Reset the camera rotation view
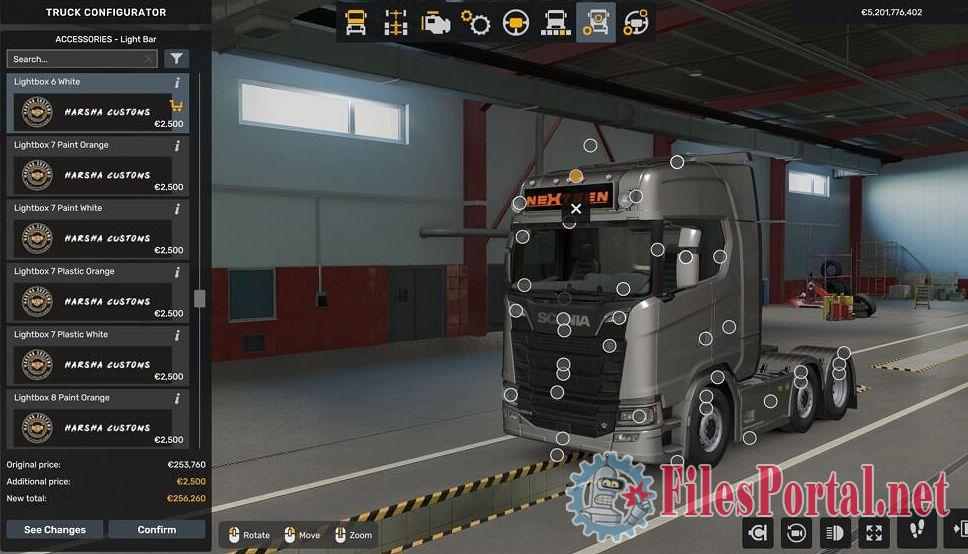The image size is (968, 554). pyautogui.click(x=796, y=531)
